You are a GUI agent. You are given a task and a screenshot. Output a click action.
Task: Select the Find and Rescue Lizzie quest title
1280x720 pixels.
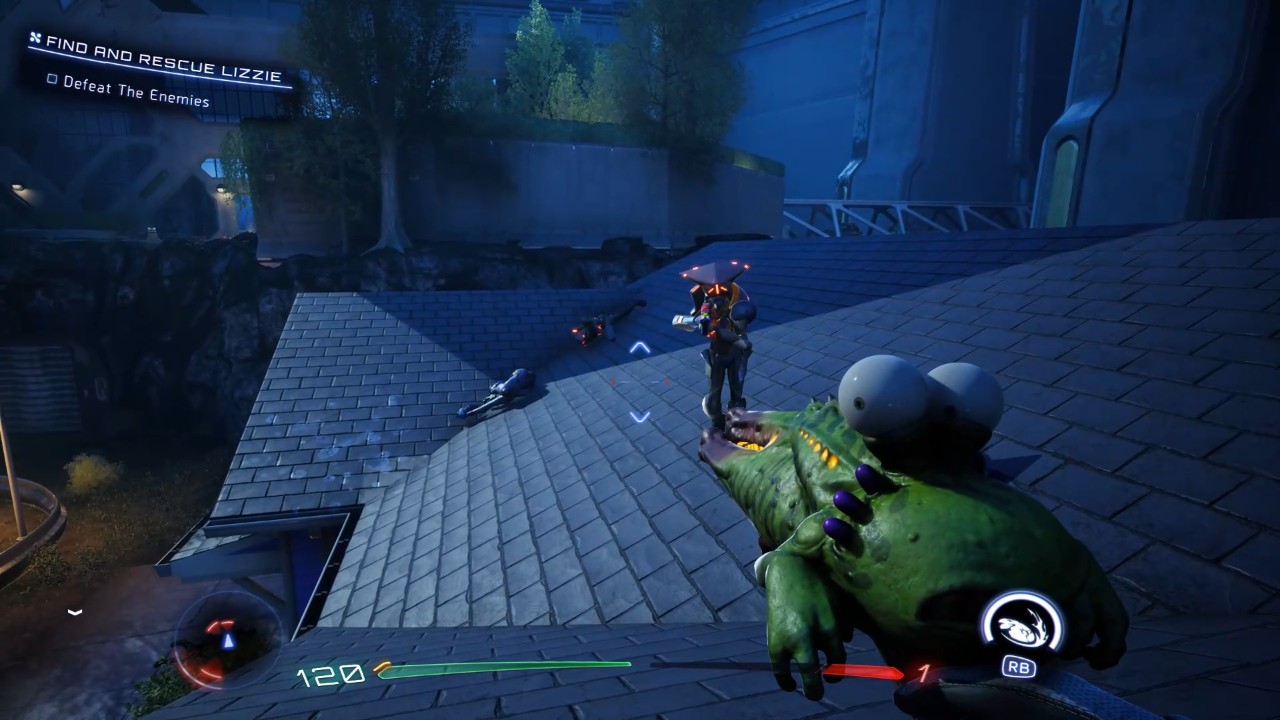164,59
